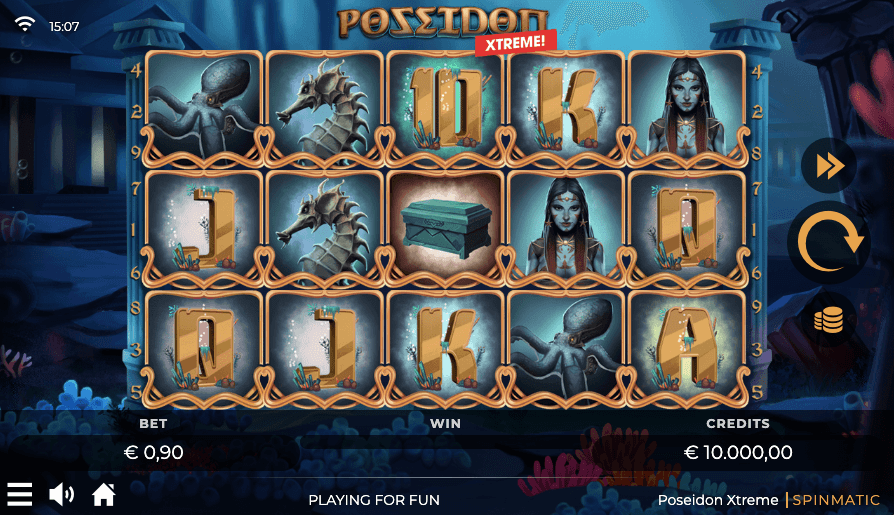Open the coin stack bet settings

coord(829,320)
